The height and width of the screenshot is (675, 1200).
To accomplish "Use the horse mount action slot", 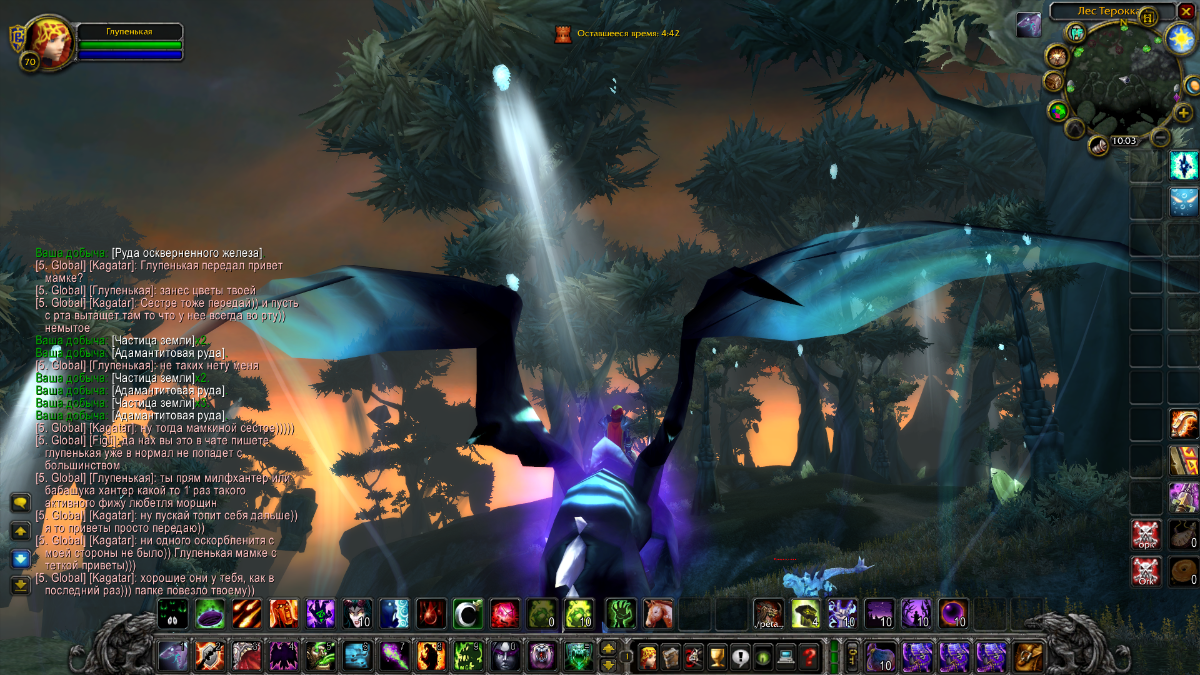I will click(658, 612).
